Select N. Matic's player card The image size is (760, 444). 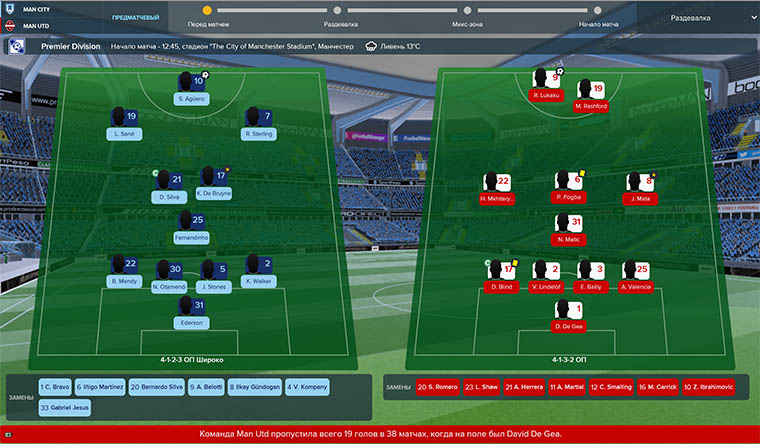567,229
